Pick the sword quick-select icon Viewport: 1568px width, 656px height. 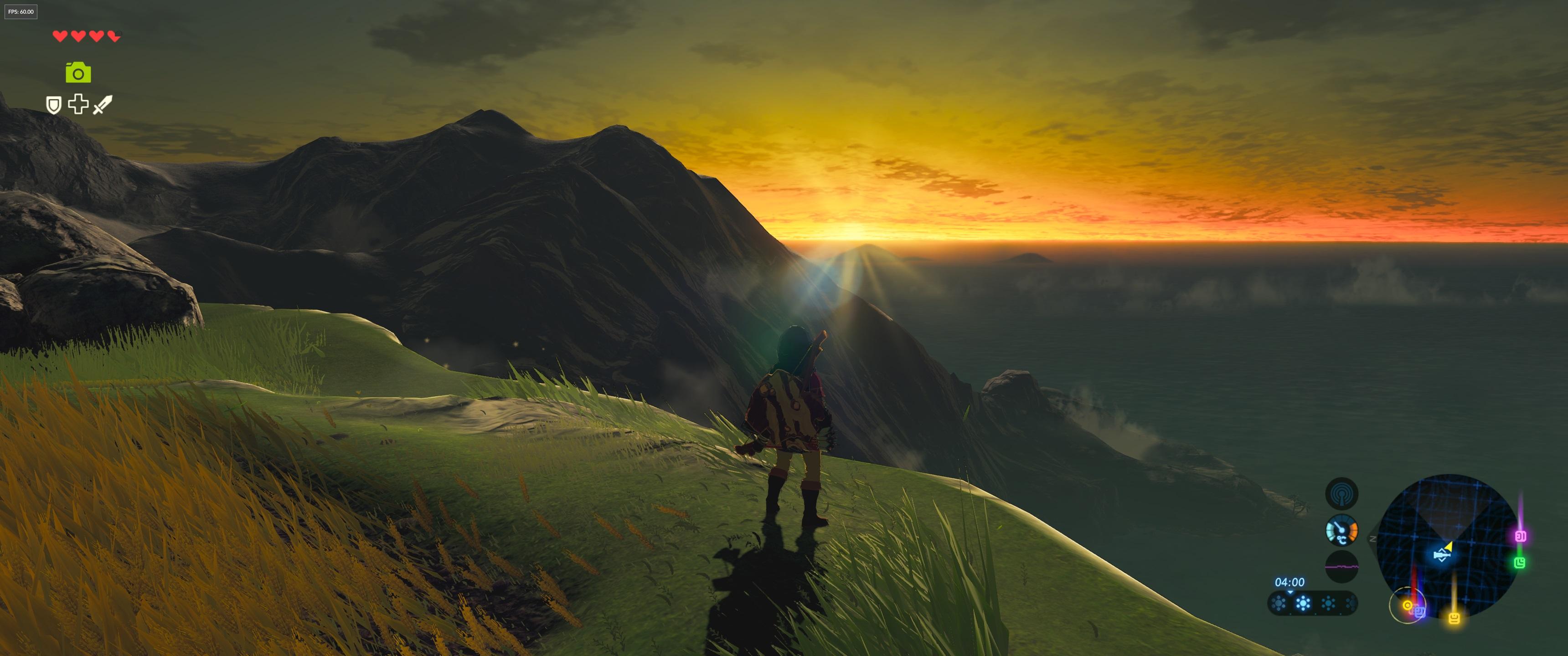(102, 105)
